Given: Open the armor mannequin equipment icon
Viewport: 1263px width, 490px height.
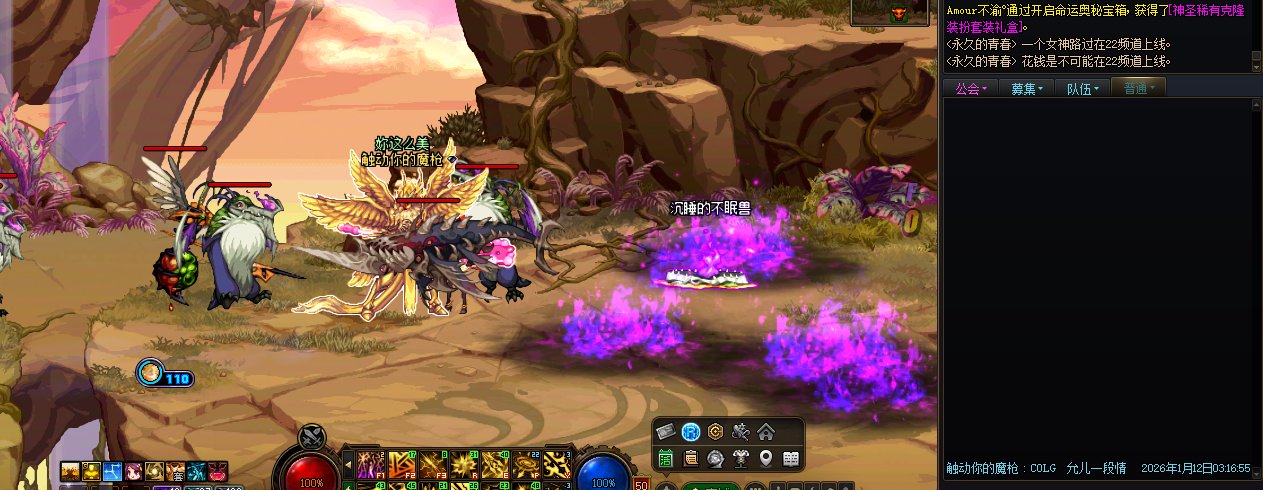Looking at the screenshot, I should [741, 459].
